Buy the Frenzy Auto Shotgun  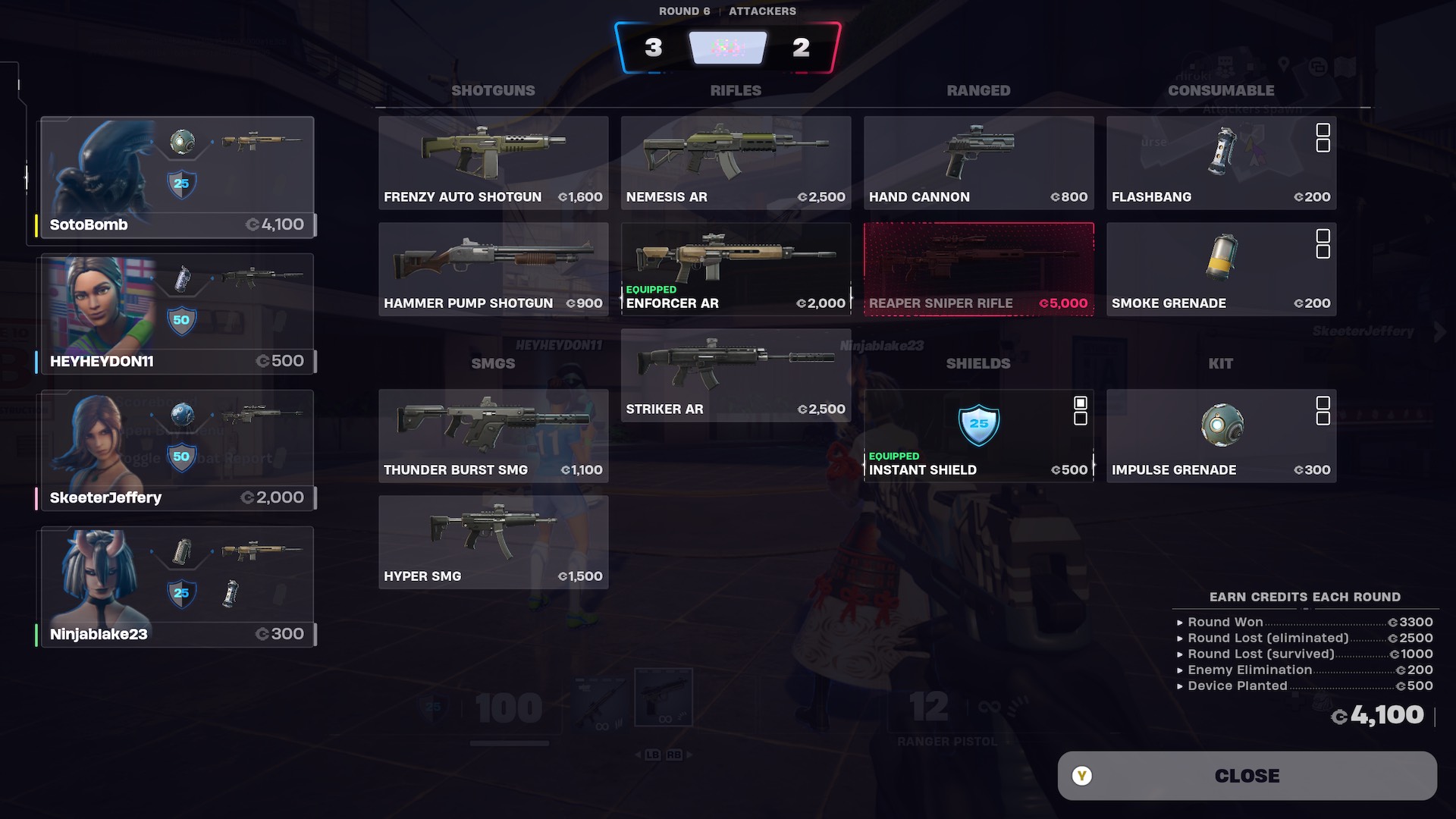coord(493,162)
